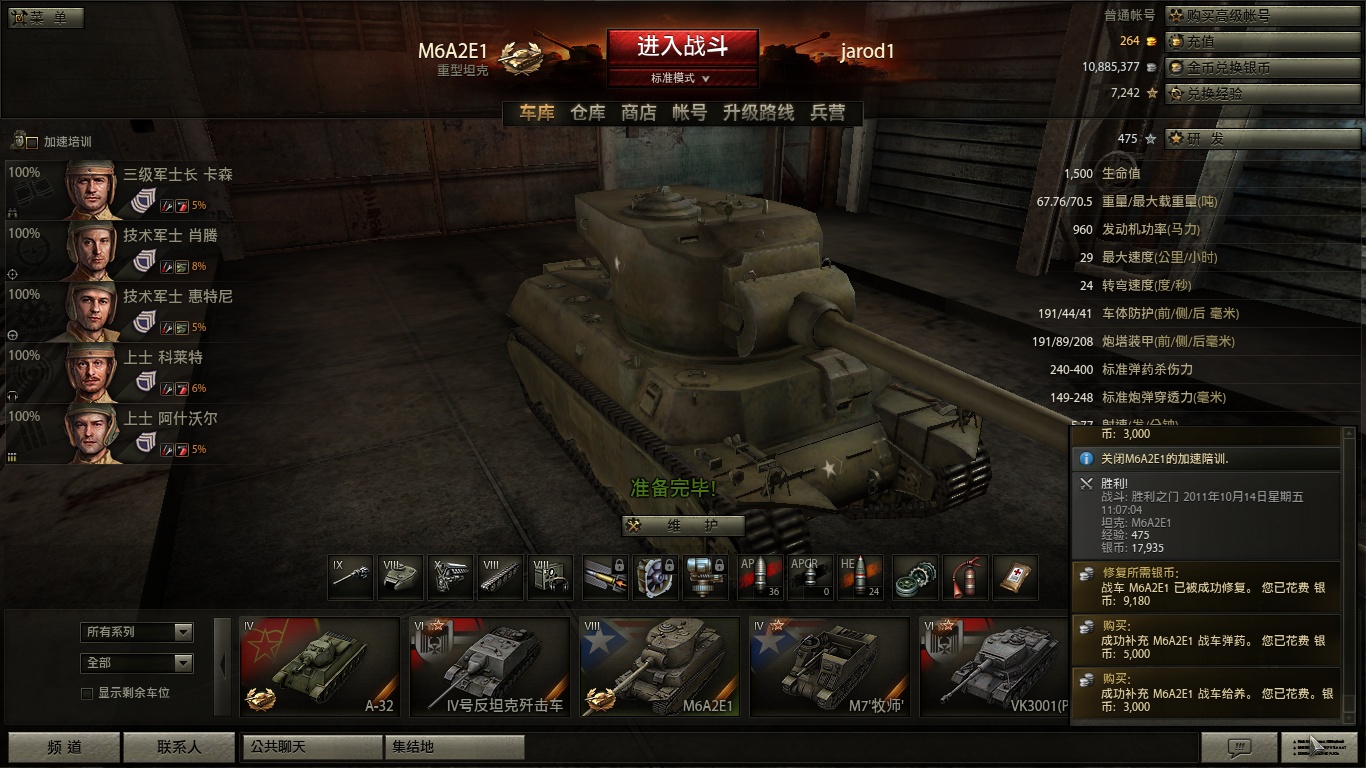Click the AP shell ammo slot
Viewport: 1366px width, 768px height.
pos(760,578)
